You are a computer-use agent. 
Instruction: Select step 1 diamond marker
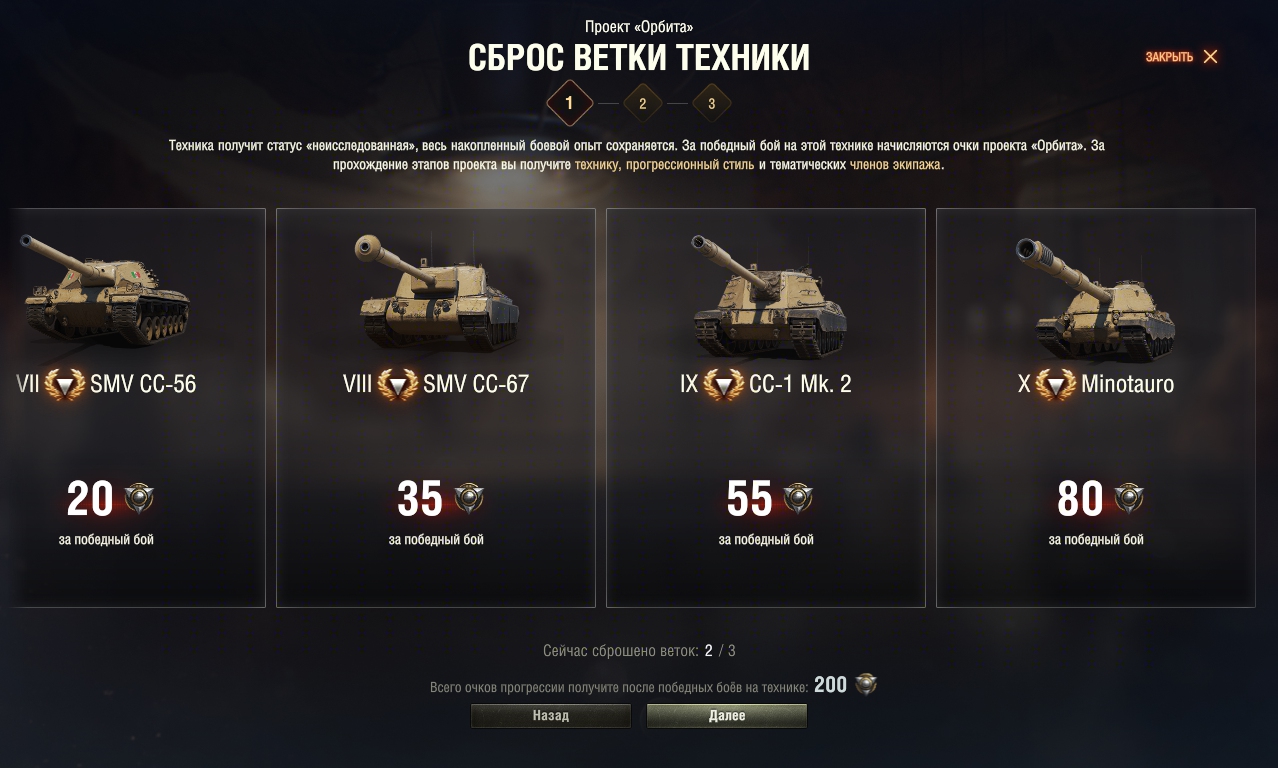[x=570, y=103]
